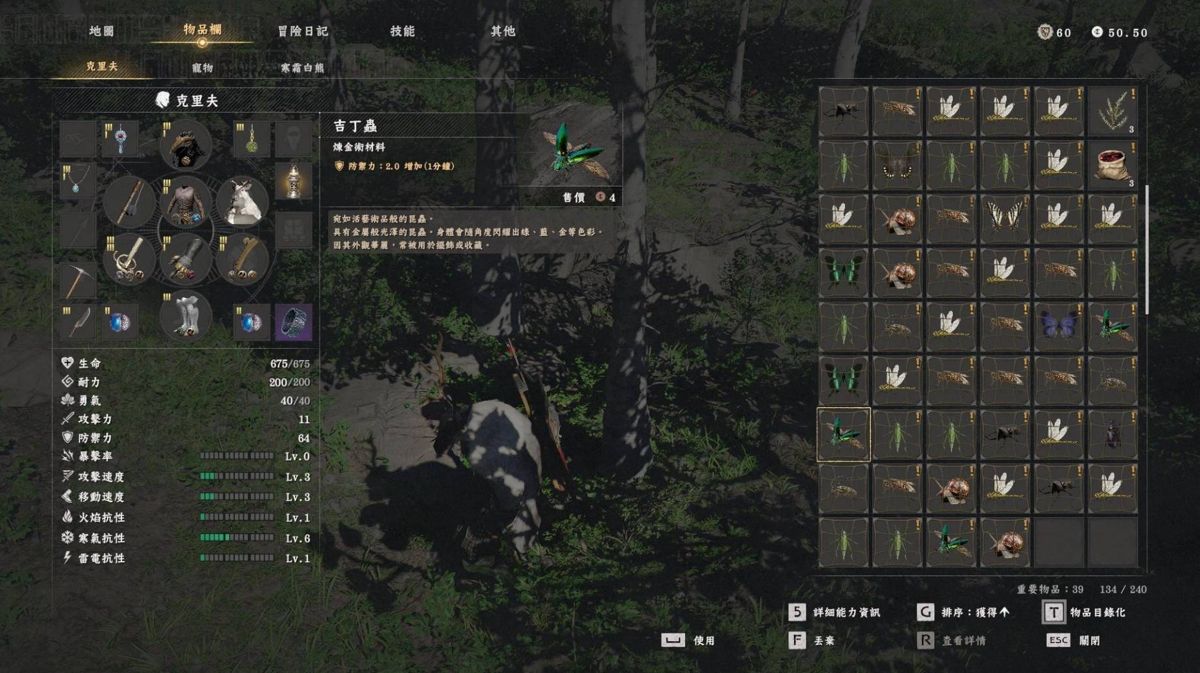Click the equipped pickaxe tool slot
1200x673 pixels.
click(x=77, y=281)
